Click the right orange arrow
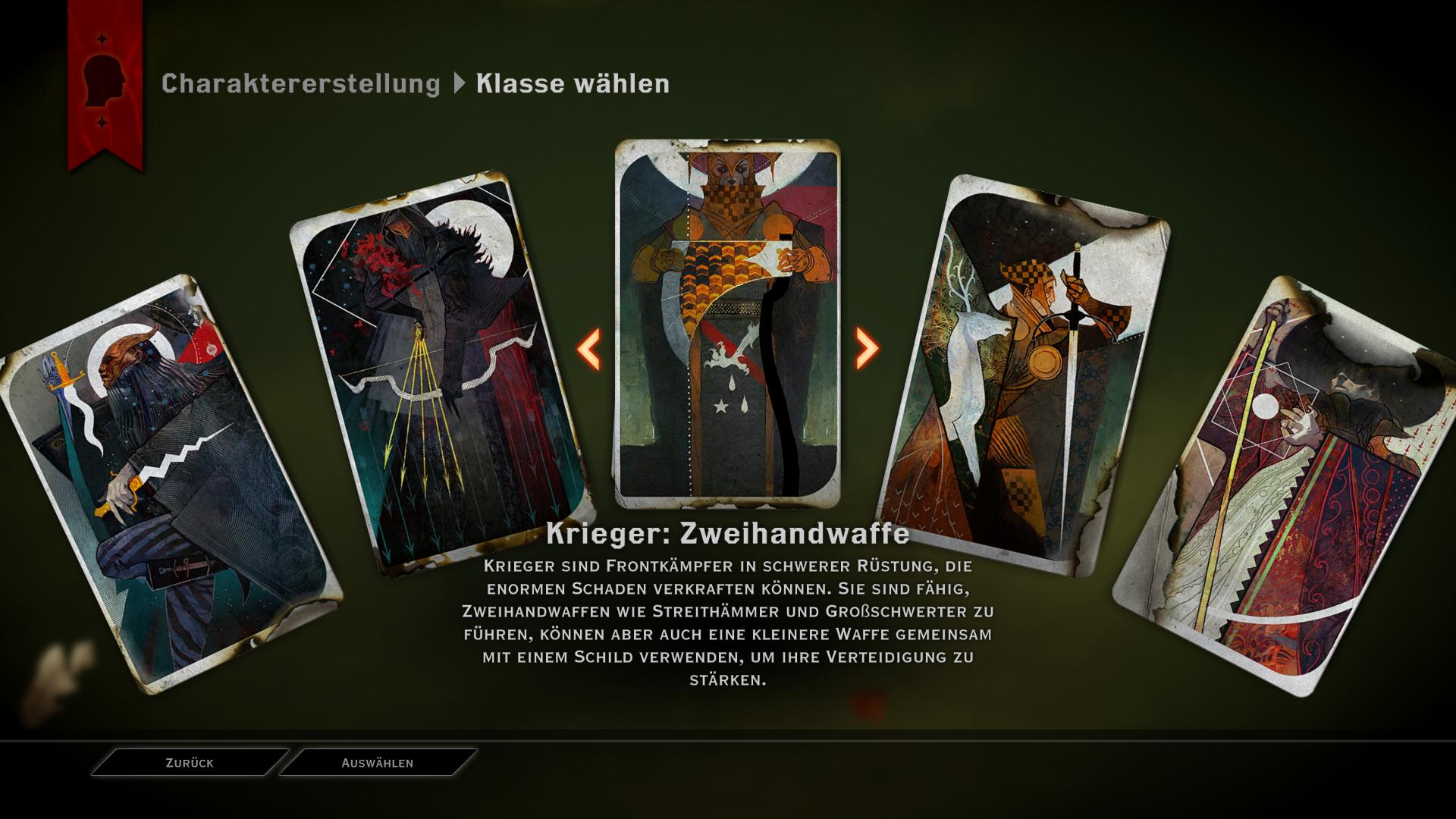The height and width of the screenshot is (819, 1456). pos(866,349)
